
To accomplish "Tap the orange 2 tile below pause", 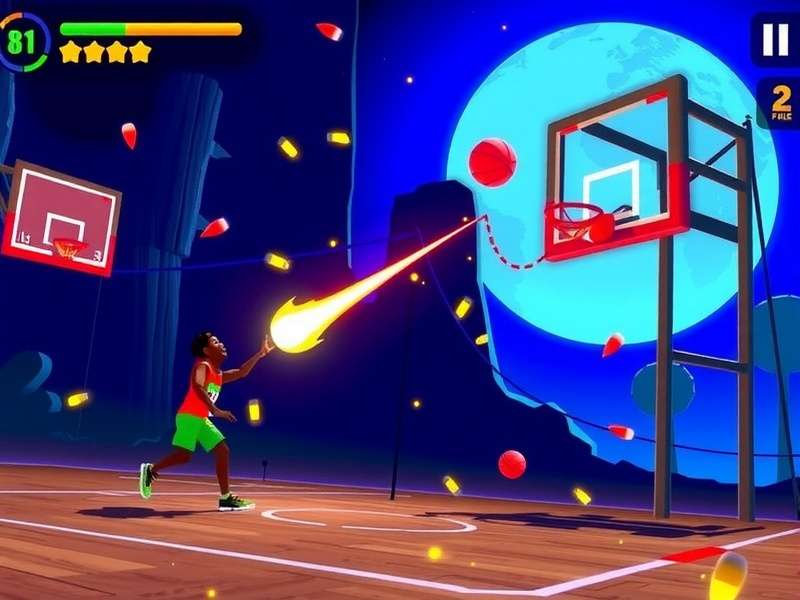I will [x=779, y=103].
